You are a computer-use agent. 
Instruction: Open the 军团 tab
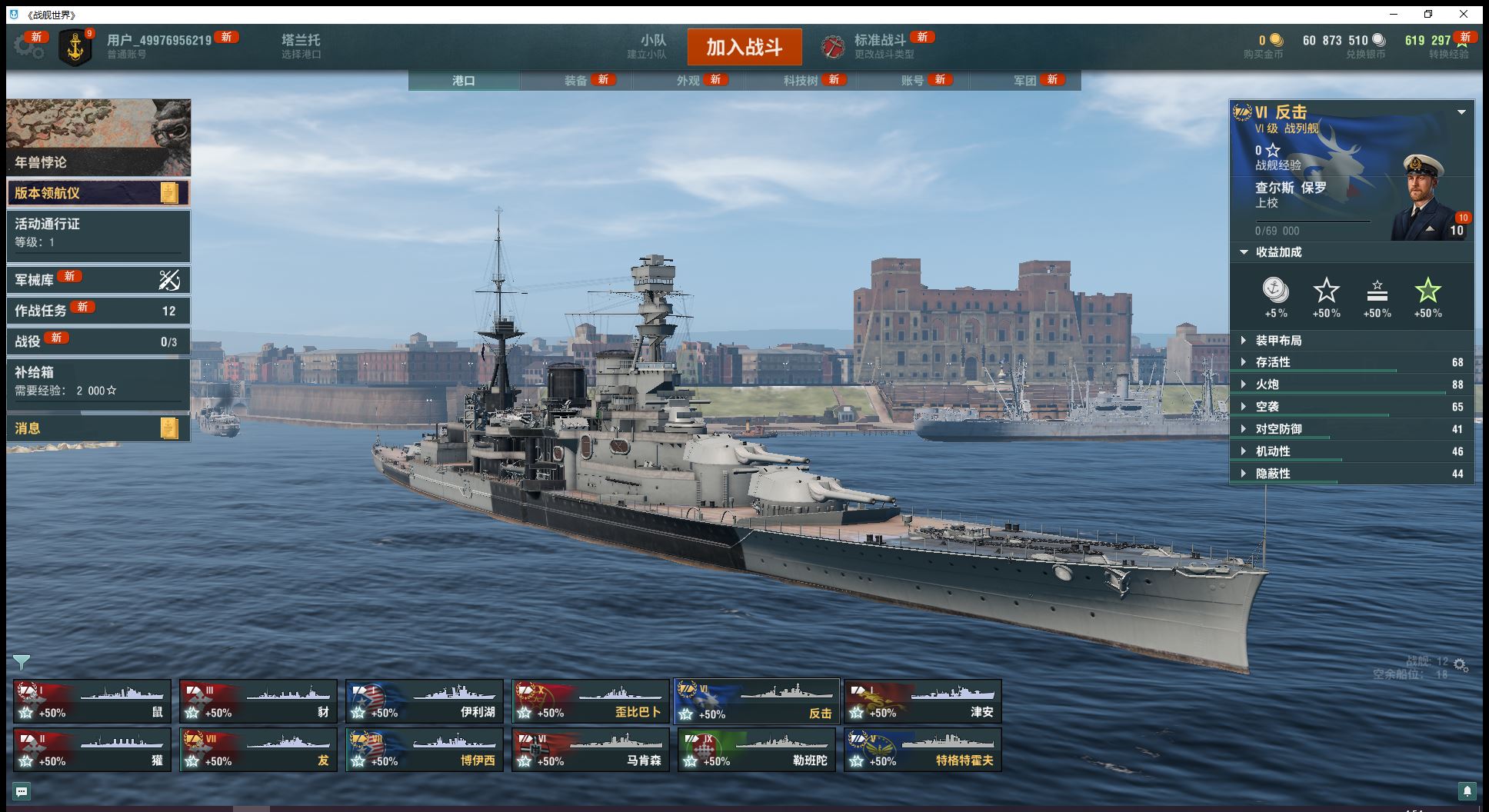point(1024,81)
